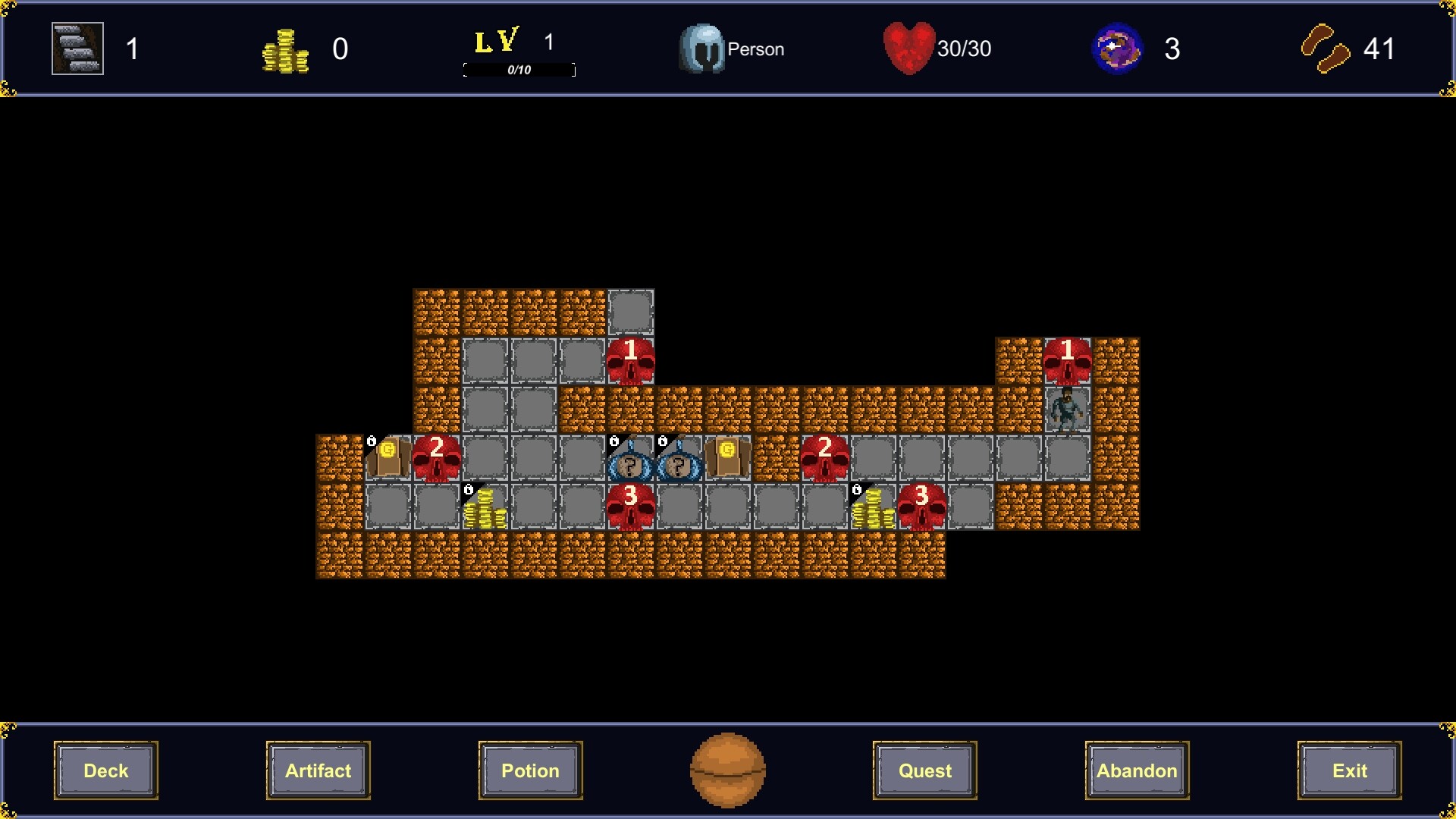Open the Deck screen
Viewport: 1456px width, 819px height.
coord(105,770)
